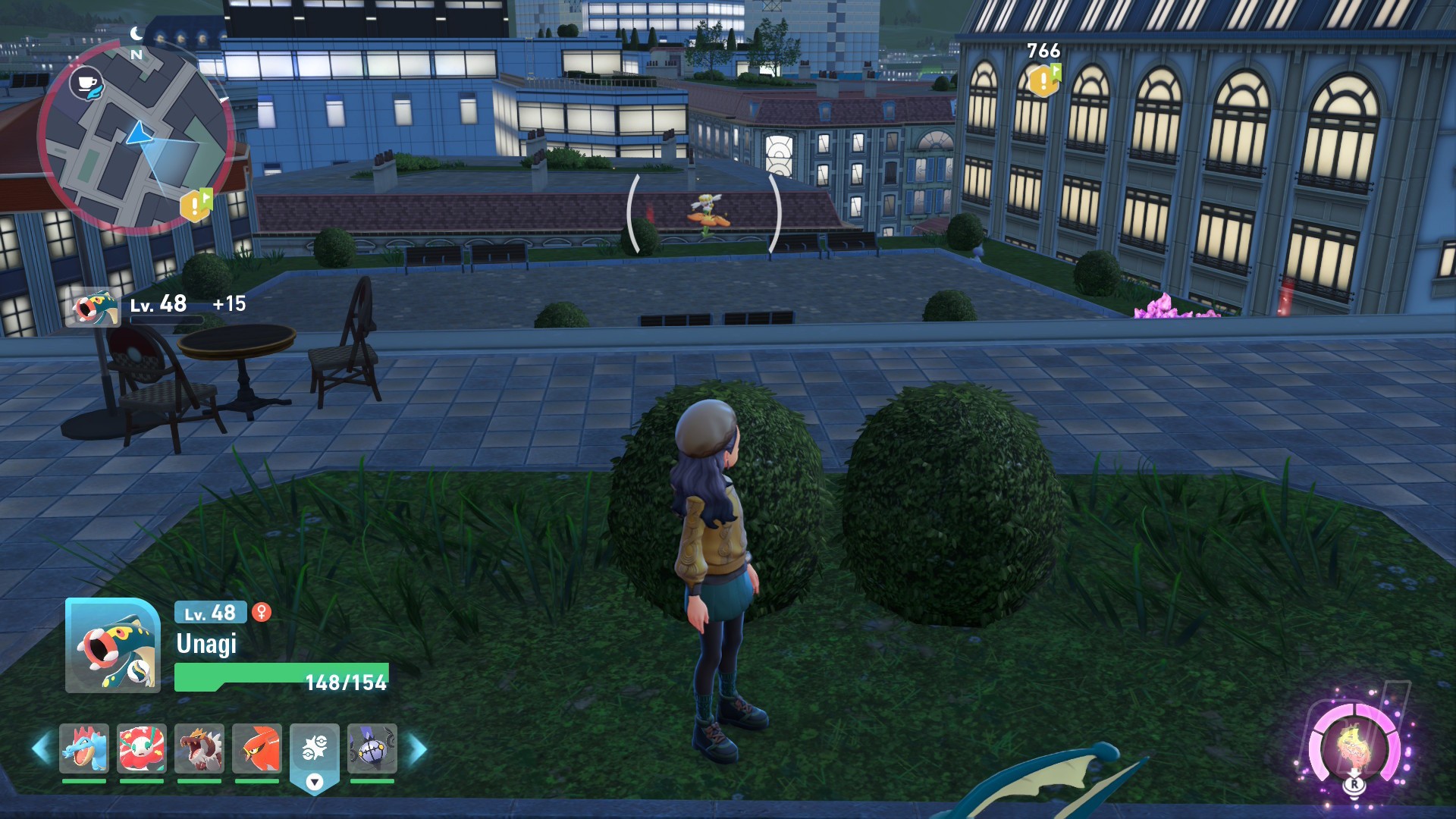Open the circular city minimap
This screenshot has height=819, width=1456.
pos(136,136)
